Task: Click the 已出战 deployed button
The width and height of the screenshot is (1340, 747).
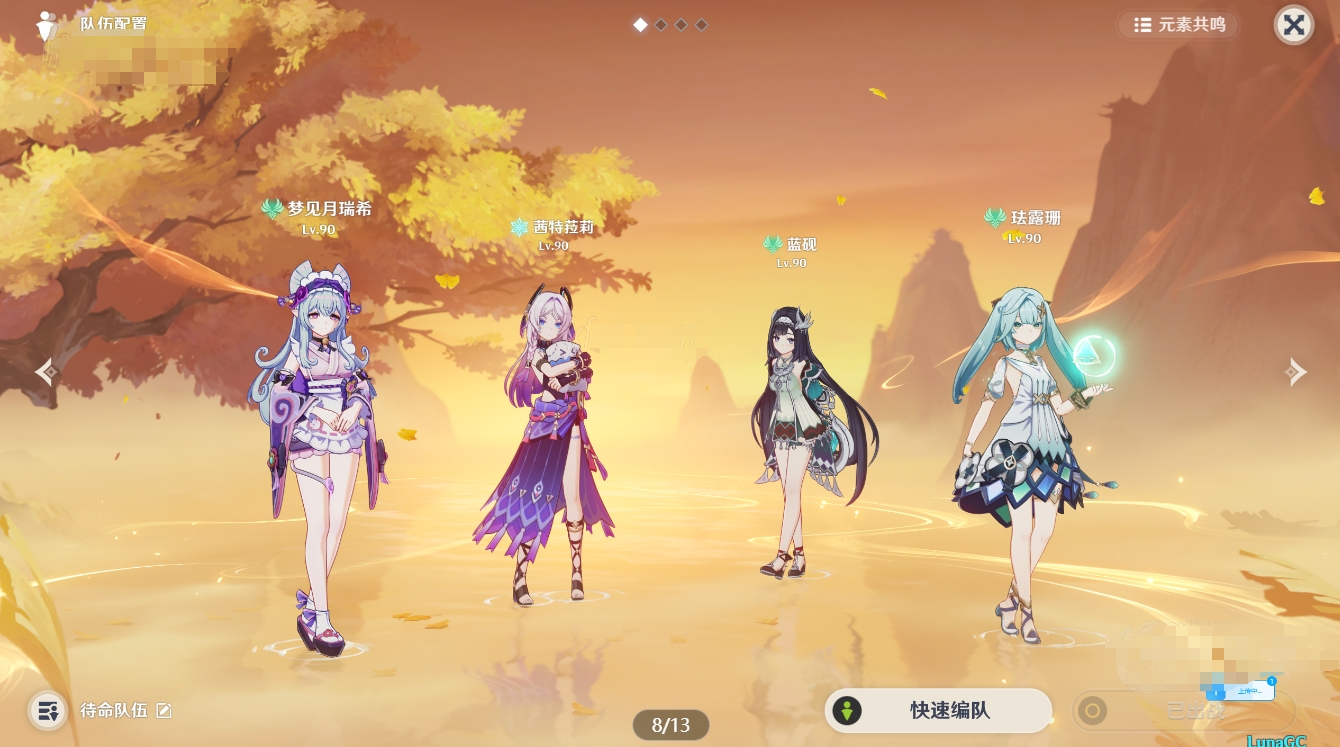Action: [1183, 711]
